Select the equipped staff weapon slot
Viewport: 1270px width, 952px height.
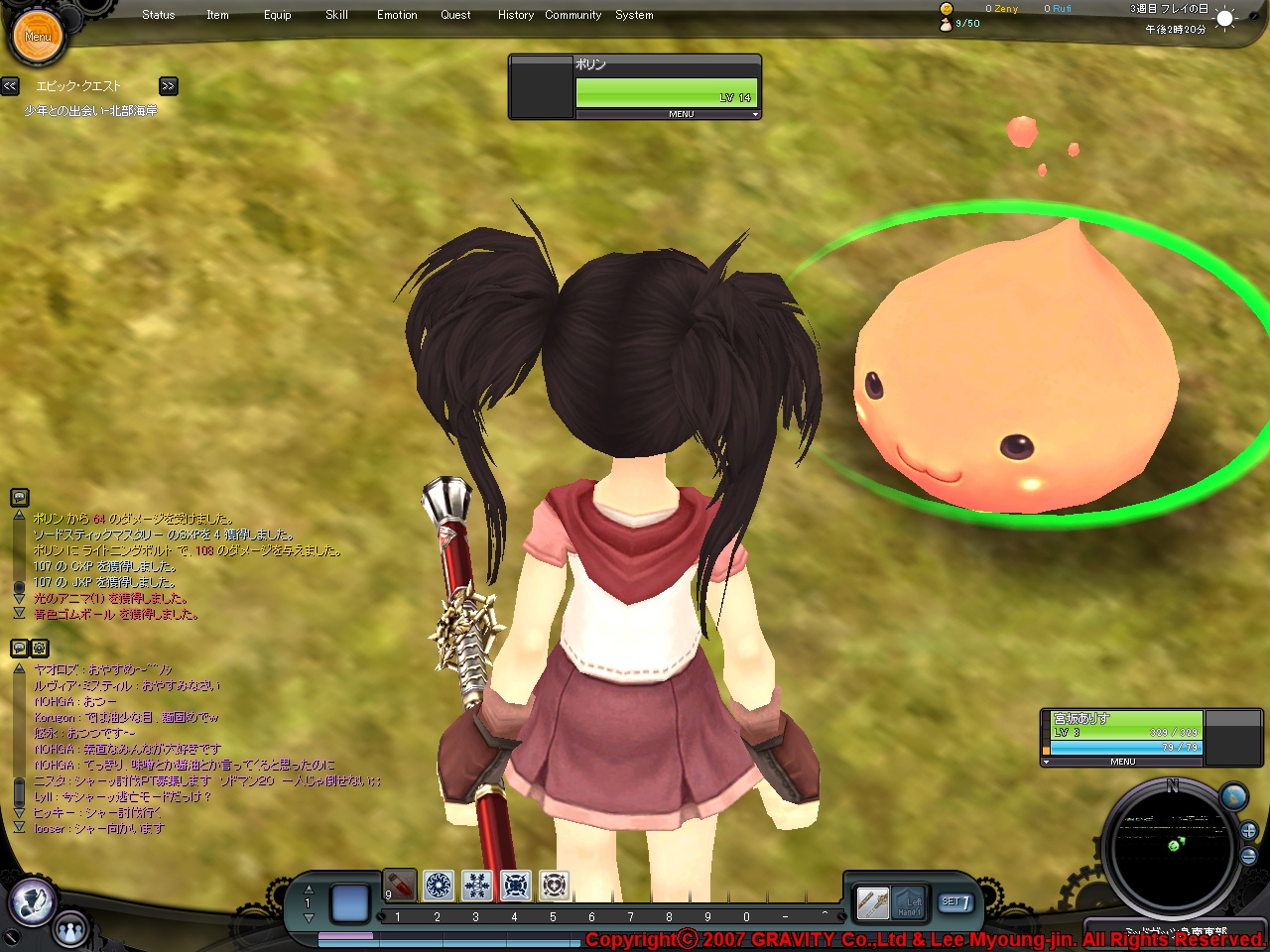point(872,902)
